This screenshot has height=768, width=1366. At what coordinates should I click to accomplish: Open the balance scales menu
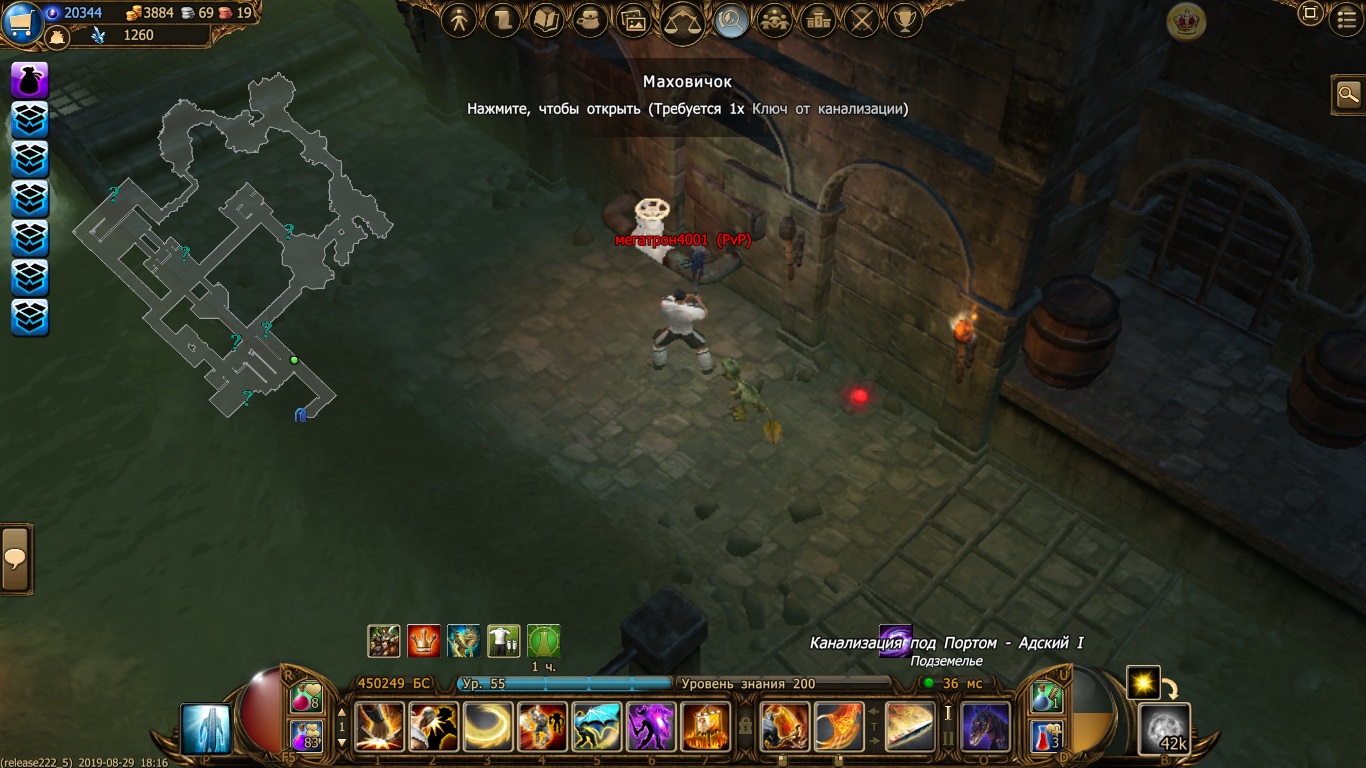(683, 22)
